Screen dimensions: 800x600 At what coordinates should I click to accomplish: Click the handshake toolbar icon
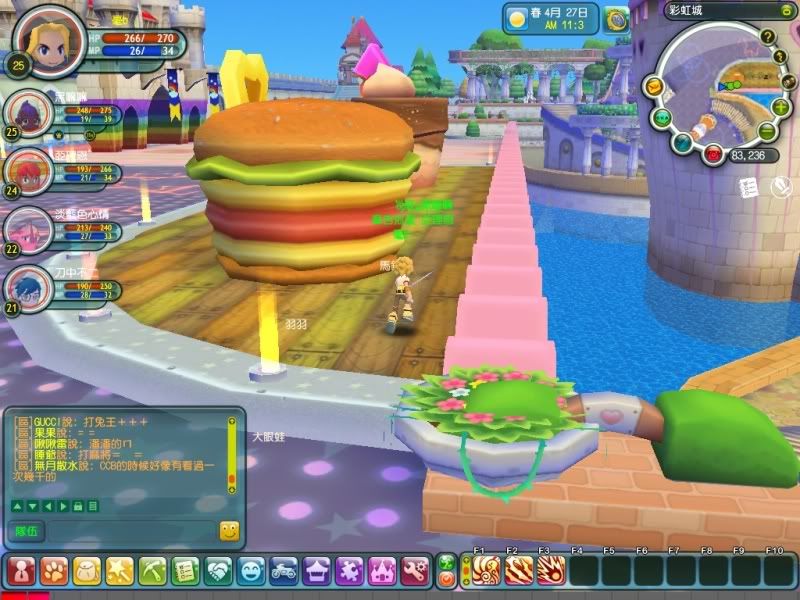click(x=218, y=571)
